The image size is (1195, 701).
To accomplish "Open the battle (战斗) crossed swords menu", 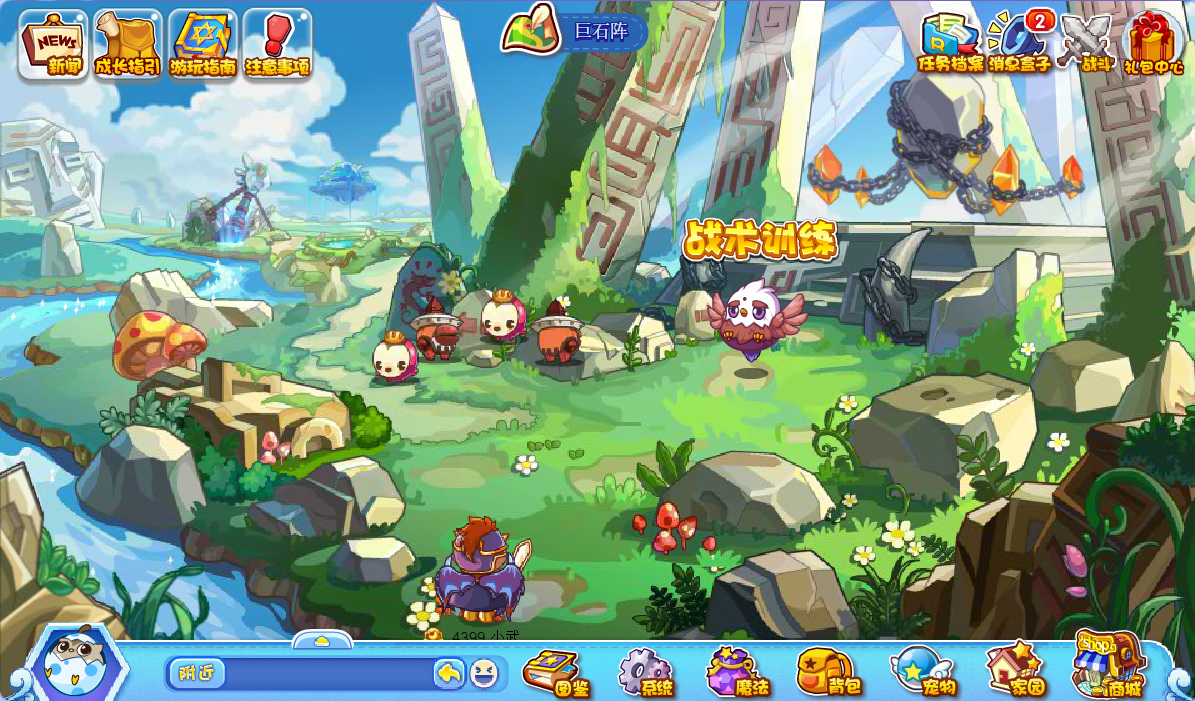I will [x=1086, y=43].
